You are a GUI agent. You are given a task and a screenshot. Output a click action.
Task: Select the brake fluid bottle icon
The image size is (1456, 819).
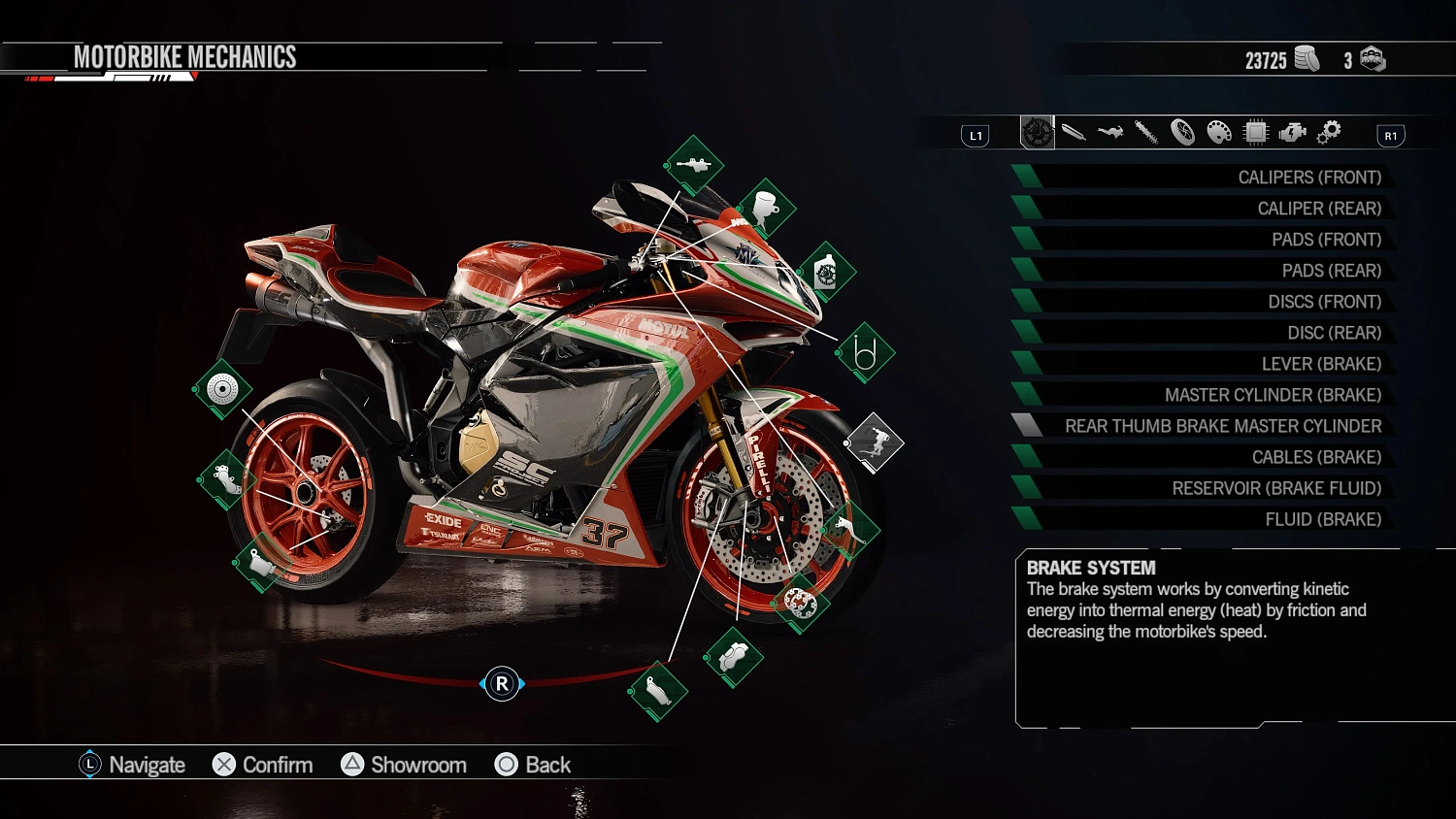click(x=827, y=273)
